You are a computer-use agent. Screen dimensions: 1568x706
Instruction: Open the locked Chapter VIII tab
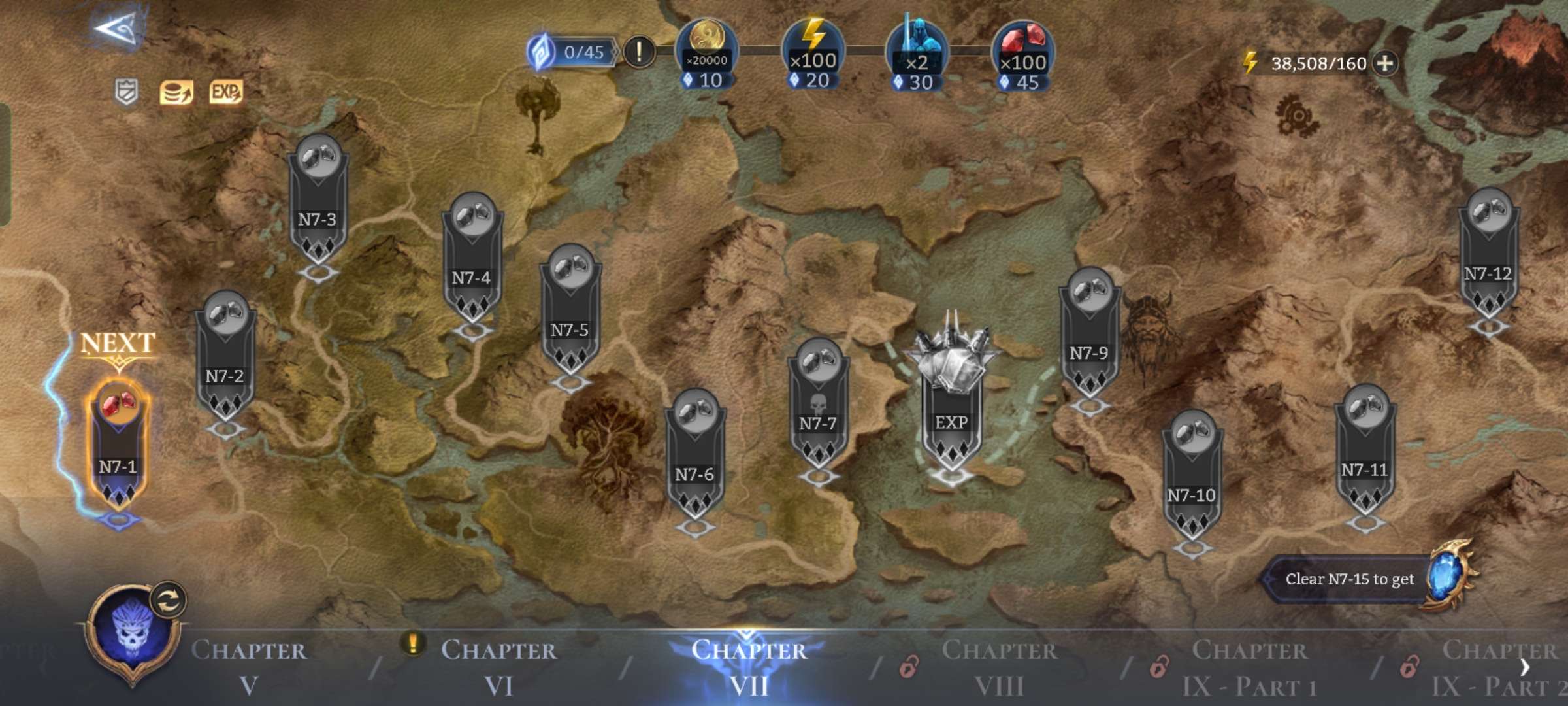click(x=998, y=667)
